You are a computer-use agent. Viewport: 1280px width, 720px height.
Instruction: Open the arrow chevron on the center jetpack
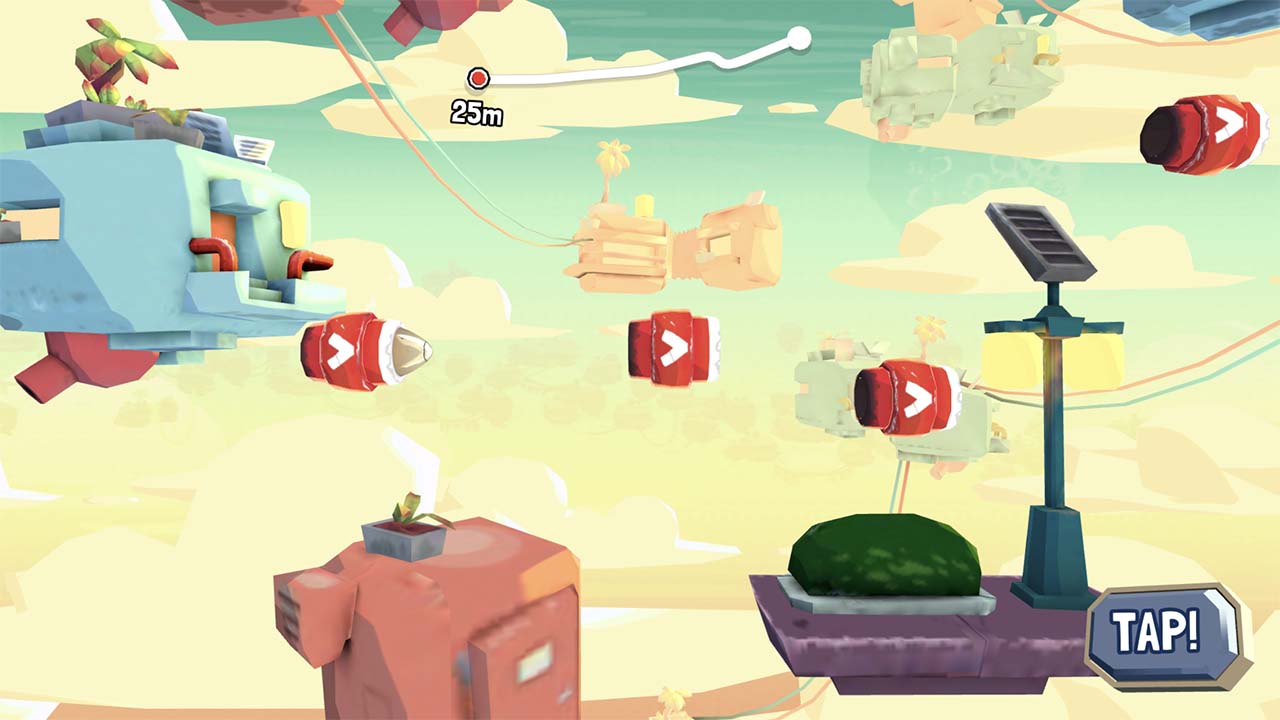coord(672,344)
